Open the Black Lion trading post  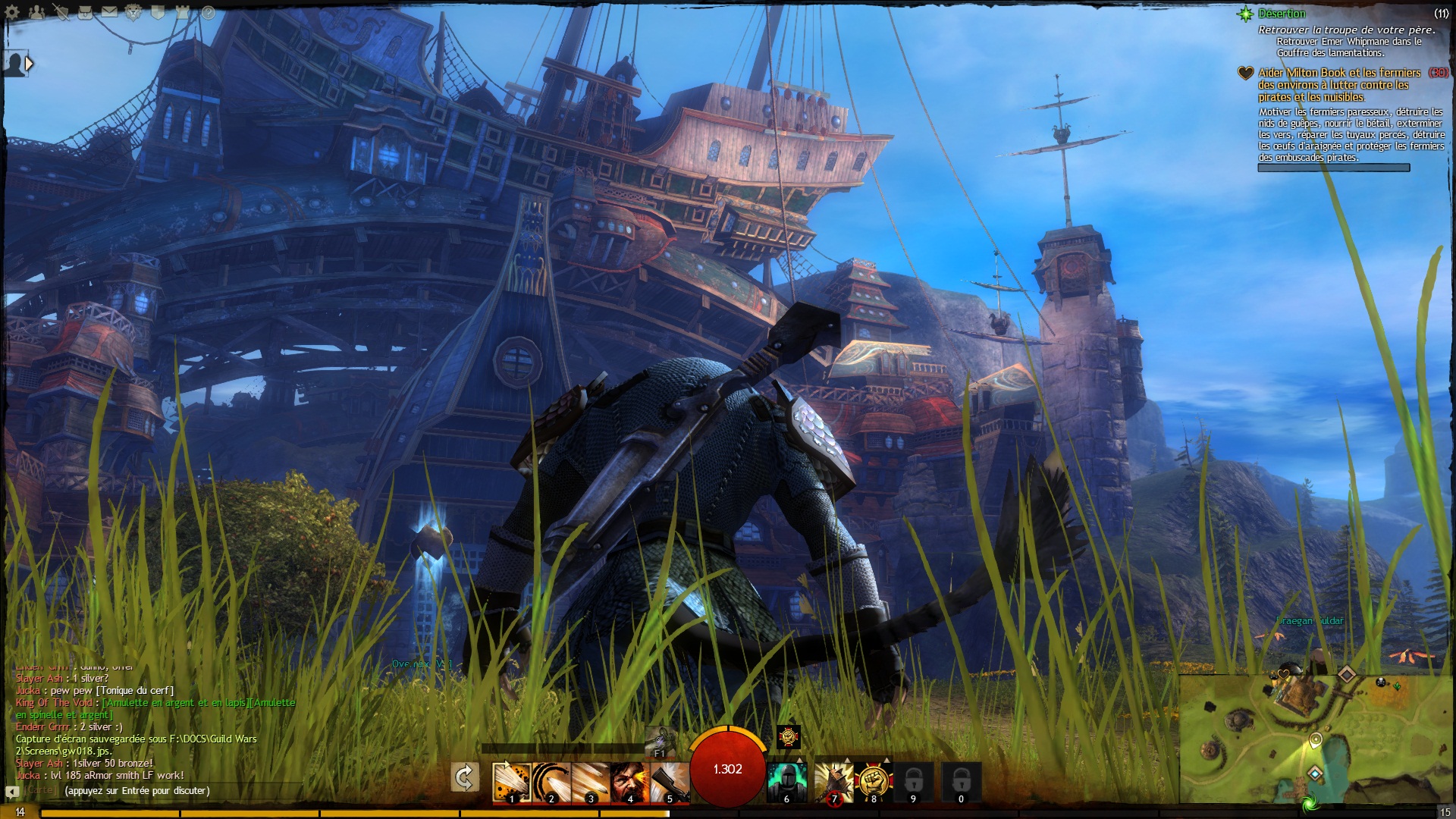(x=134, y=12)
